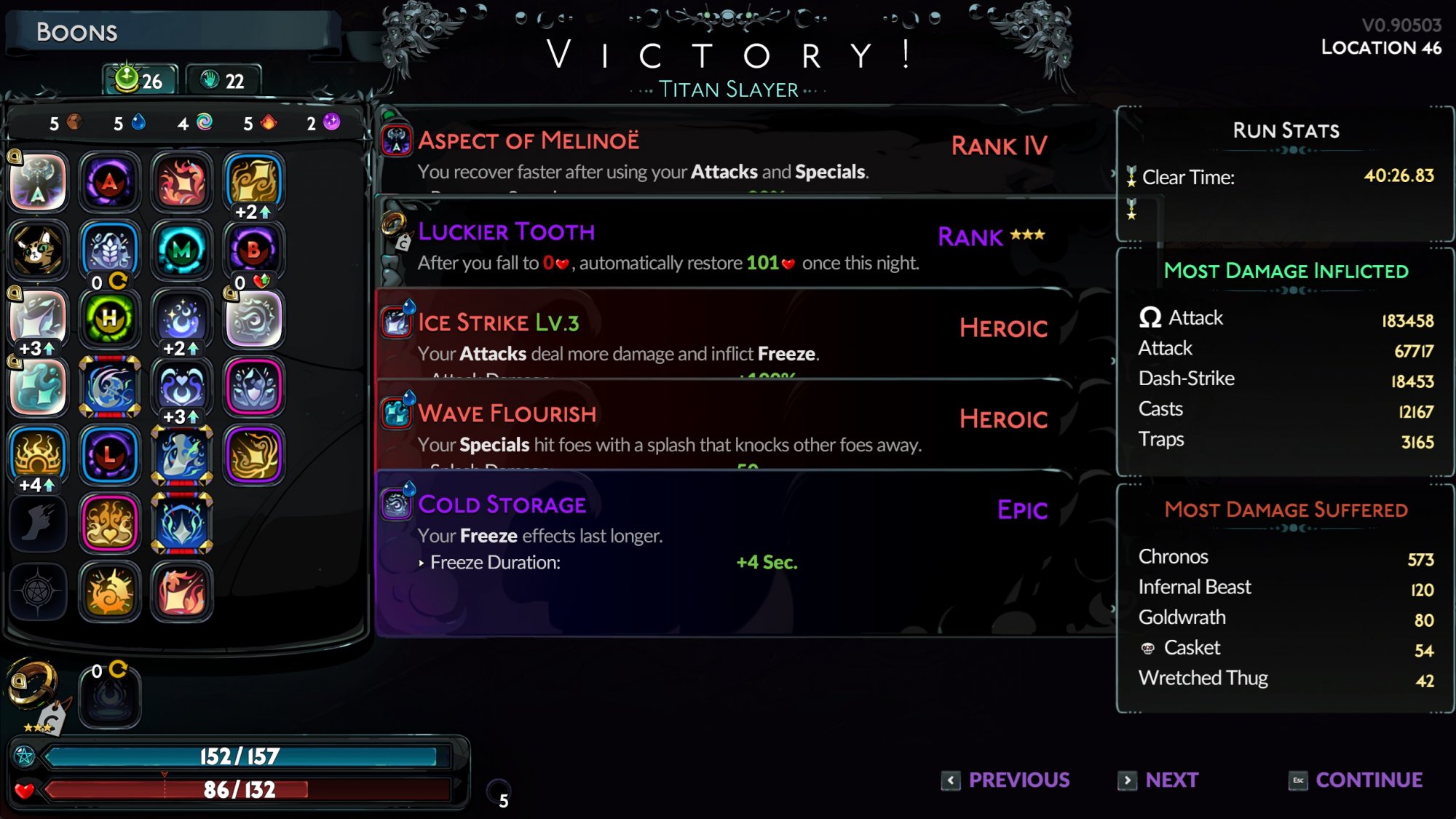This screenshot has height=819, width=1456.
Task: Continue past the victory screen
Action: [x=1356, y=780]
